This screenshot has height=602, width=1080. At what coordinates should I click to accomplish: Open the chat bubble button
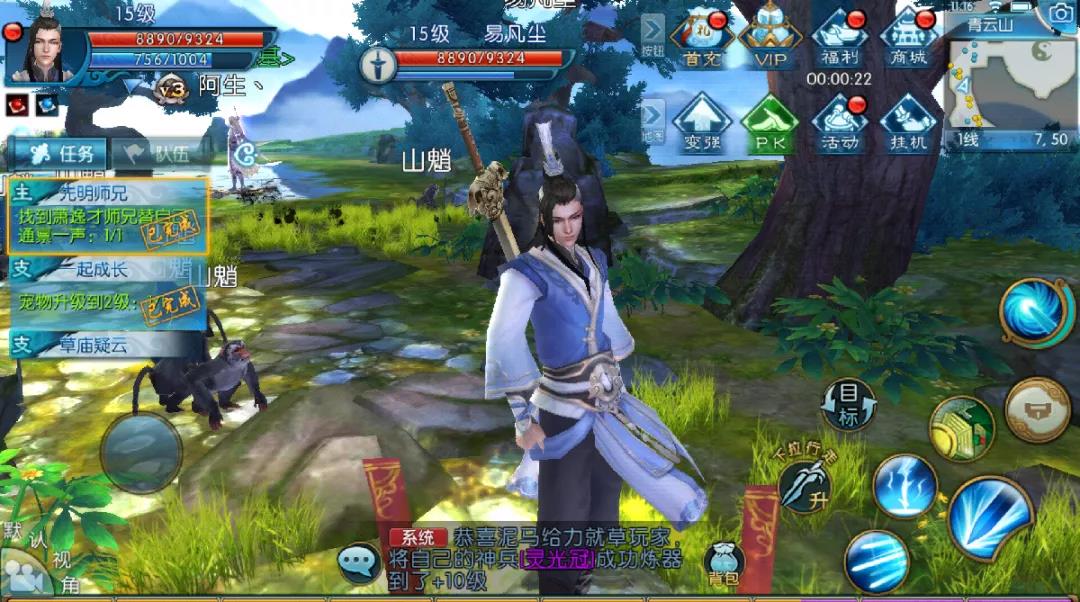pos(359,562)
